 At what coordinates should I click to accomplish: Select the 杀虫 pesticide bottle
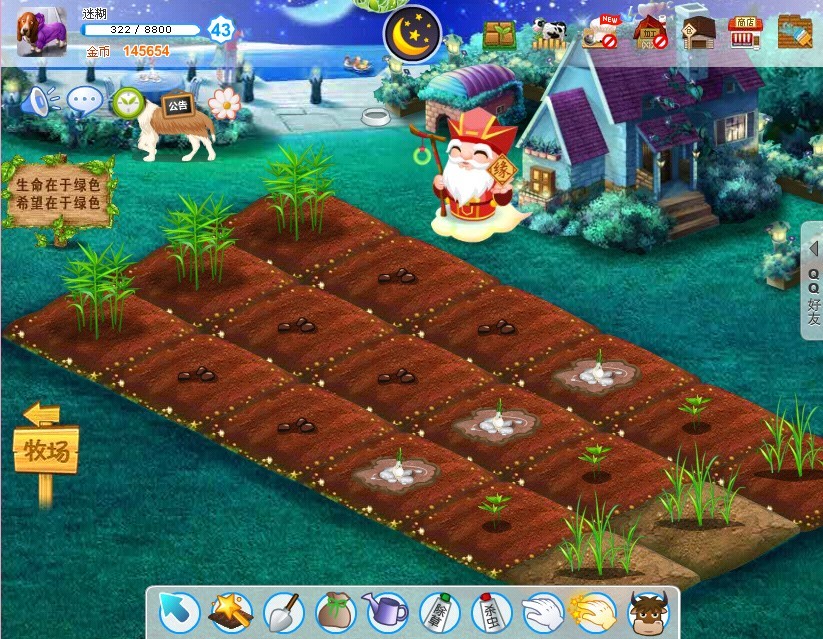(x=491, y=610)
